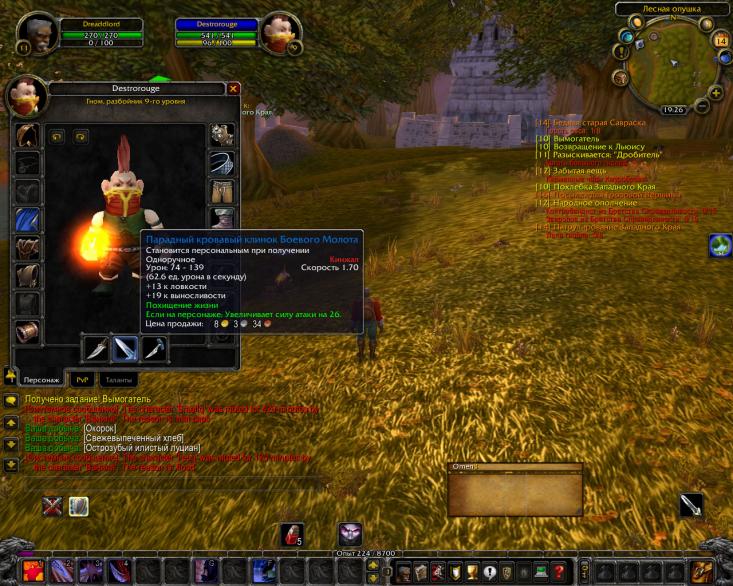
Task: Zoom in on the minimap
Action: coord(716,93)
